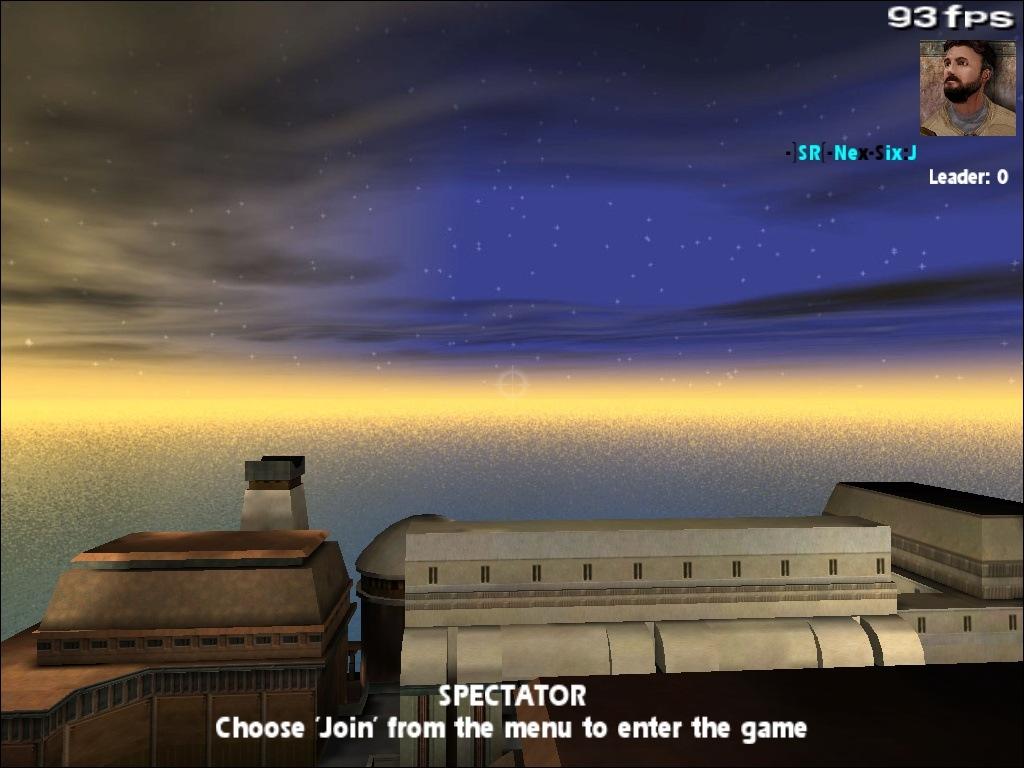Click the bearded player portrait

pos(966,87)
